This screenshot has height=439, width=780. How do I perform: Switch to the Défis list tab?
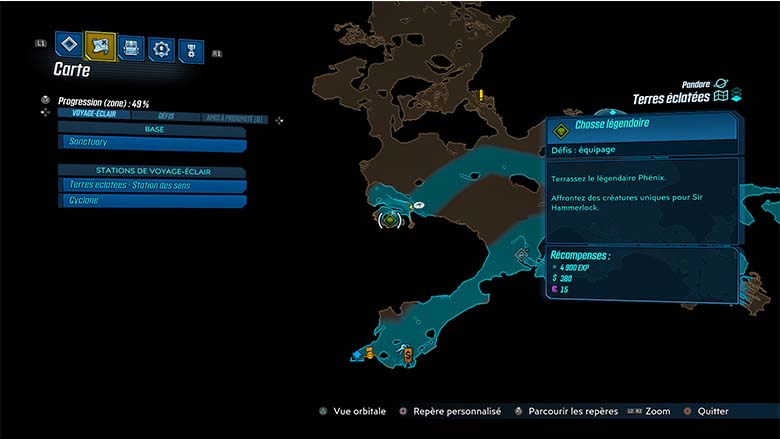[166, 117]
